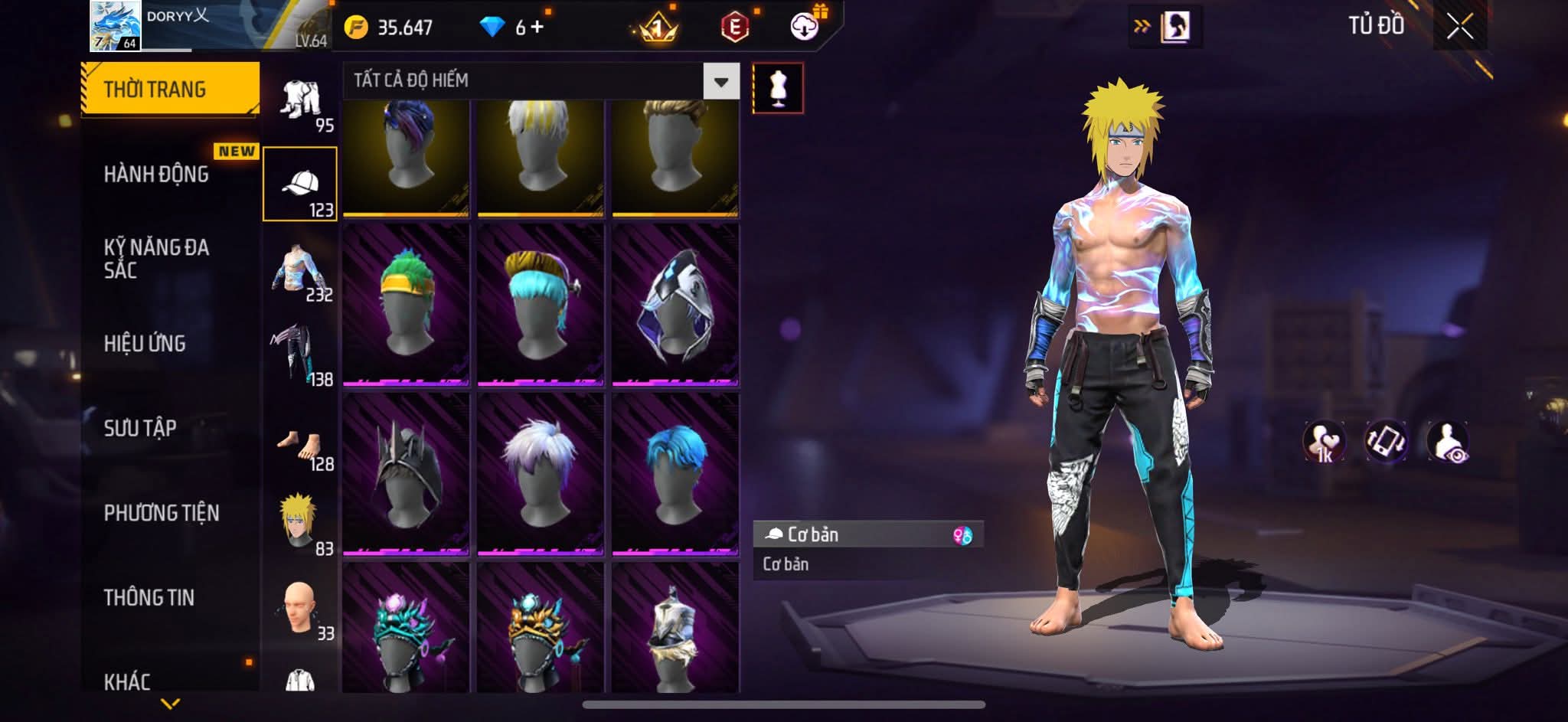Viewport: 1568px width, 722px height.
Task: Tap the diamond currency plus button
Action: point(536,28)
